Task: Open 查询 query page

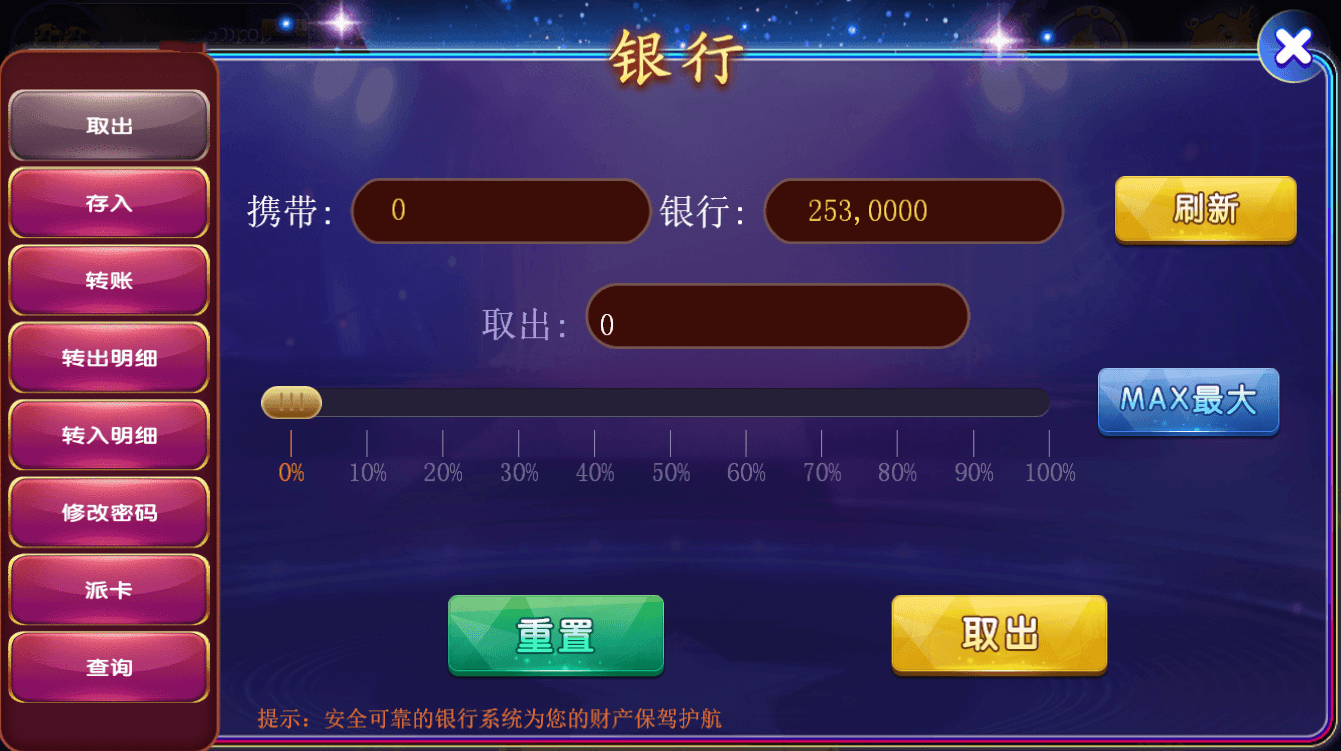Action: point(109,667)
